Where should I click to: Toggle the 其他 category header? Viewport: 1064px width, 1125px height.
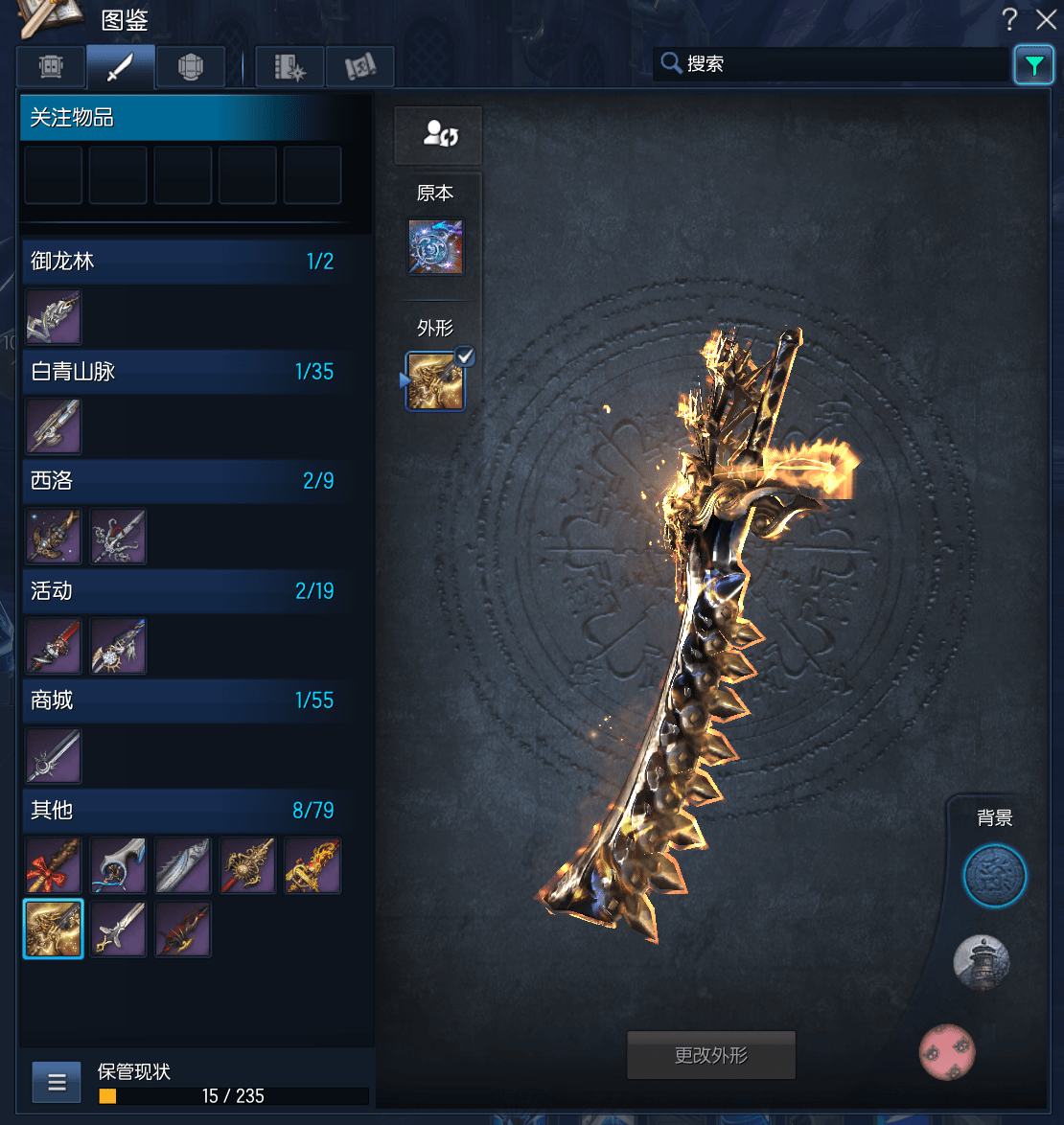[x=182, y=811]
